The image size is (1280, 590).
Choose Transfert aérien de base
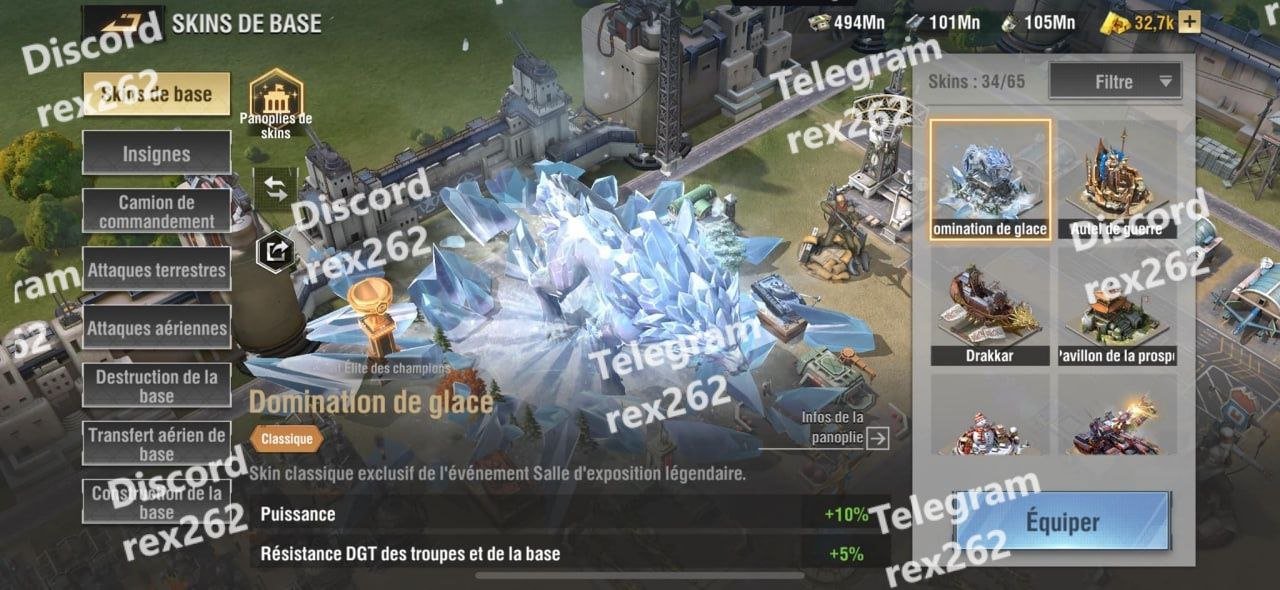pos(156,444)
